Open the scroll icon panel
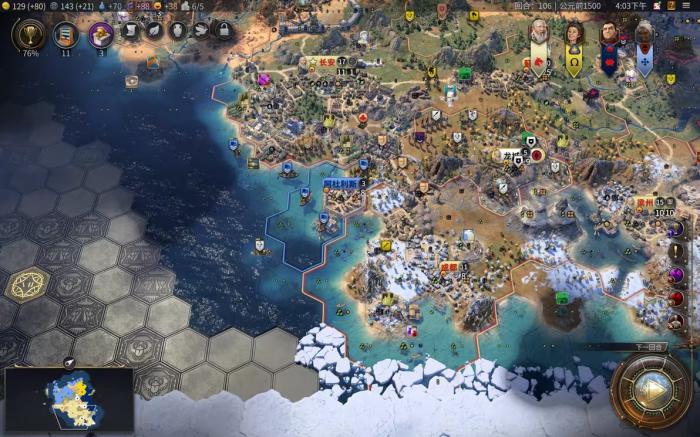 131,31
